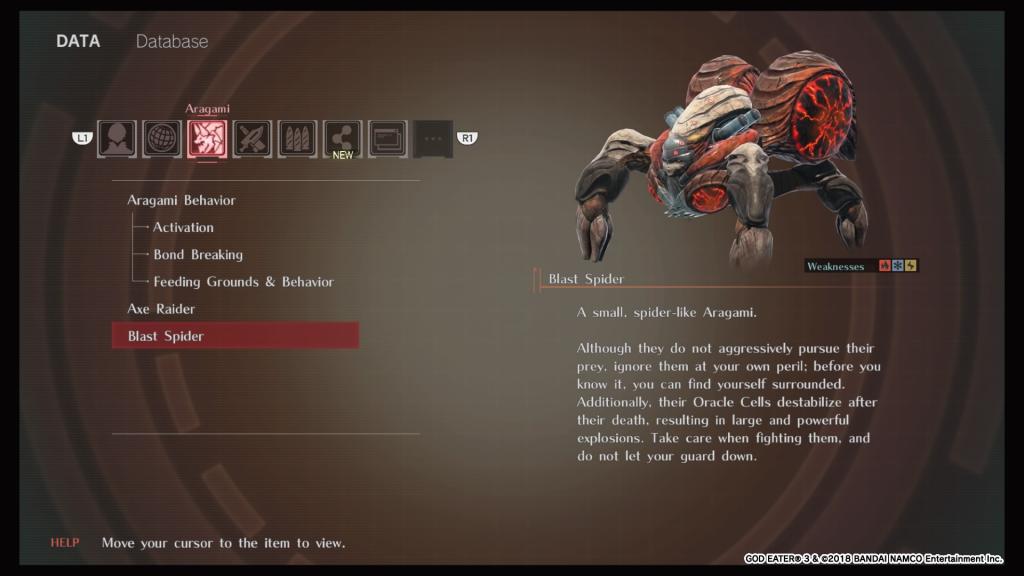Open the Aragami Behavior entry
The image size is (1024, 576).
pos(181,200)
